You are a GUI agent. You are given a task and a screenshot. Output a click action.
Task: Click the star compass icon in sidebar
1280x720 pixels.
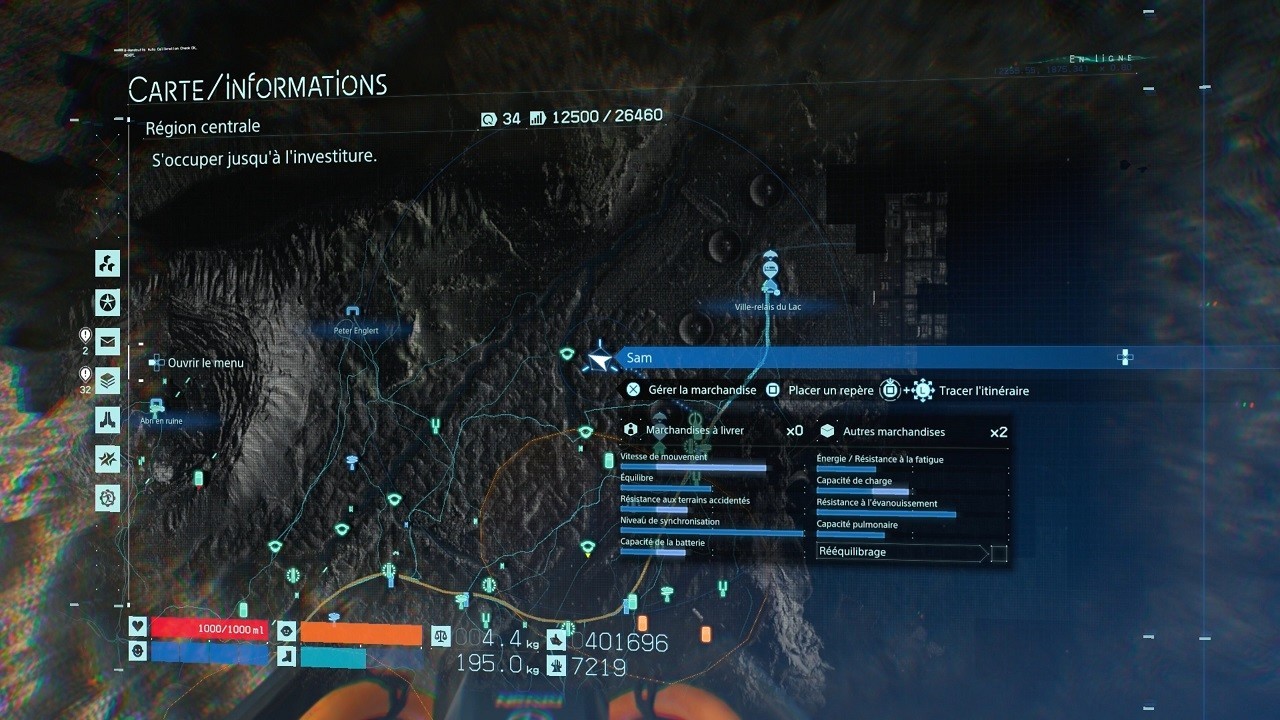coord(107,302)
